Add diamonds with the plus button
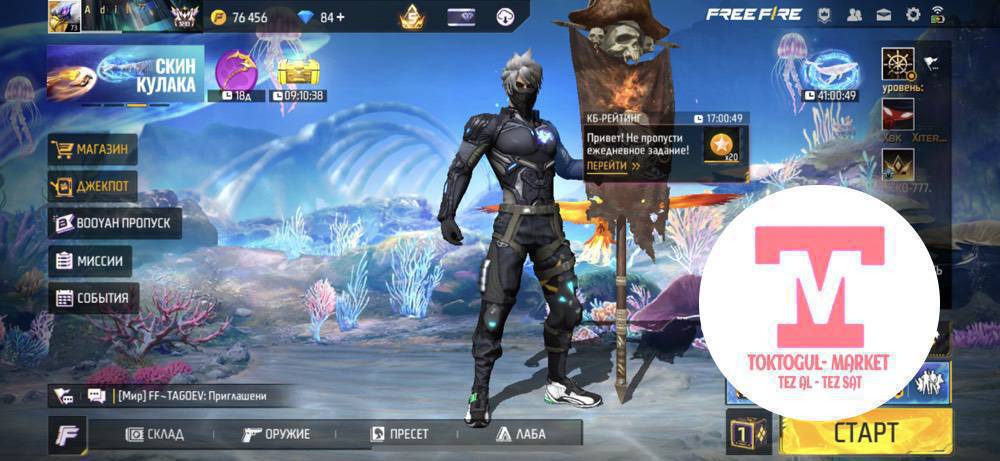 [342, 17]
